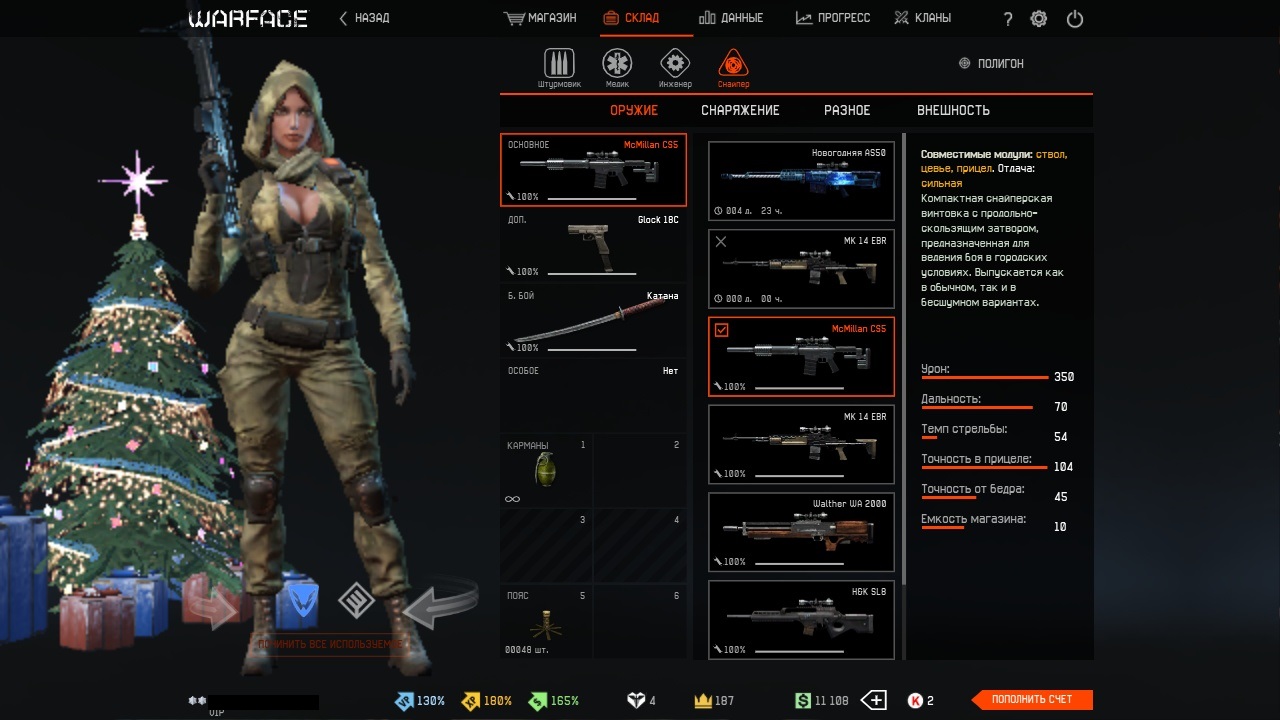Switch to the Снаряжение tab
This screenshot has width=1280, height=720.
740,110
